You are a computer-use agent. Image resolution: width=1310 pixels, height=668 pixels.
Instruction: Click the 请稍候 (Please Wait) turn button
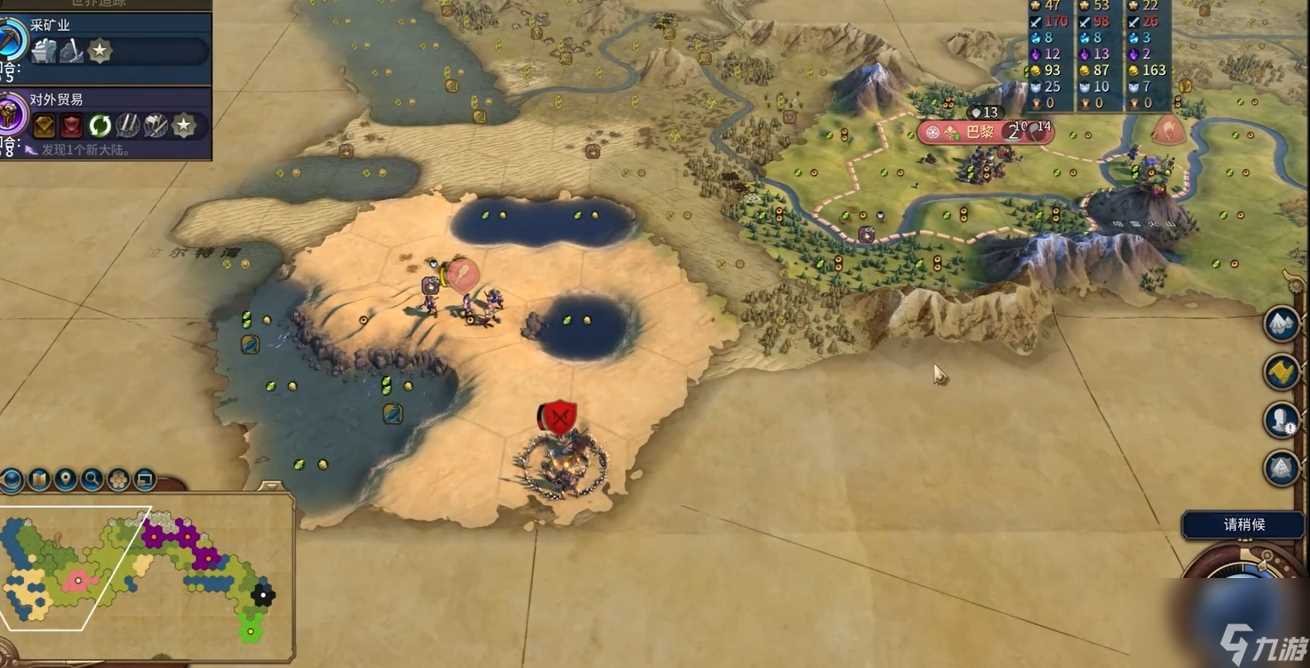pyautogui.click(x=1244, y=525)
